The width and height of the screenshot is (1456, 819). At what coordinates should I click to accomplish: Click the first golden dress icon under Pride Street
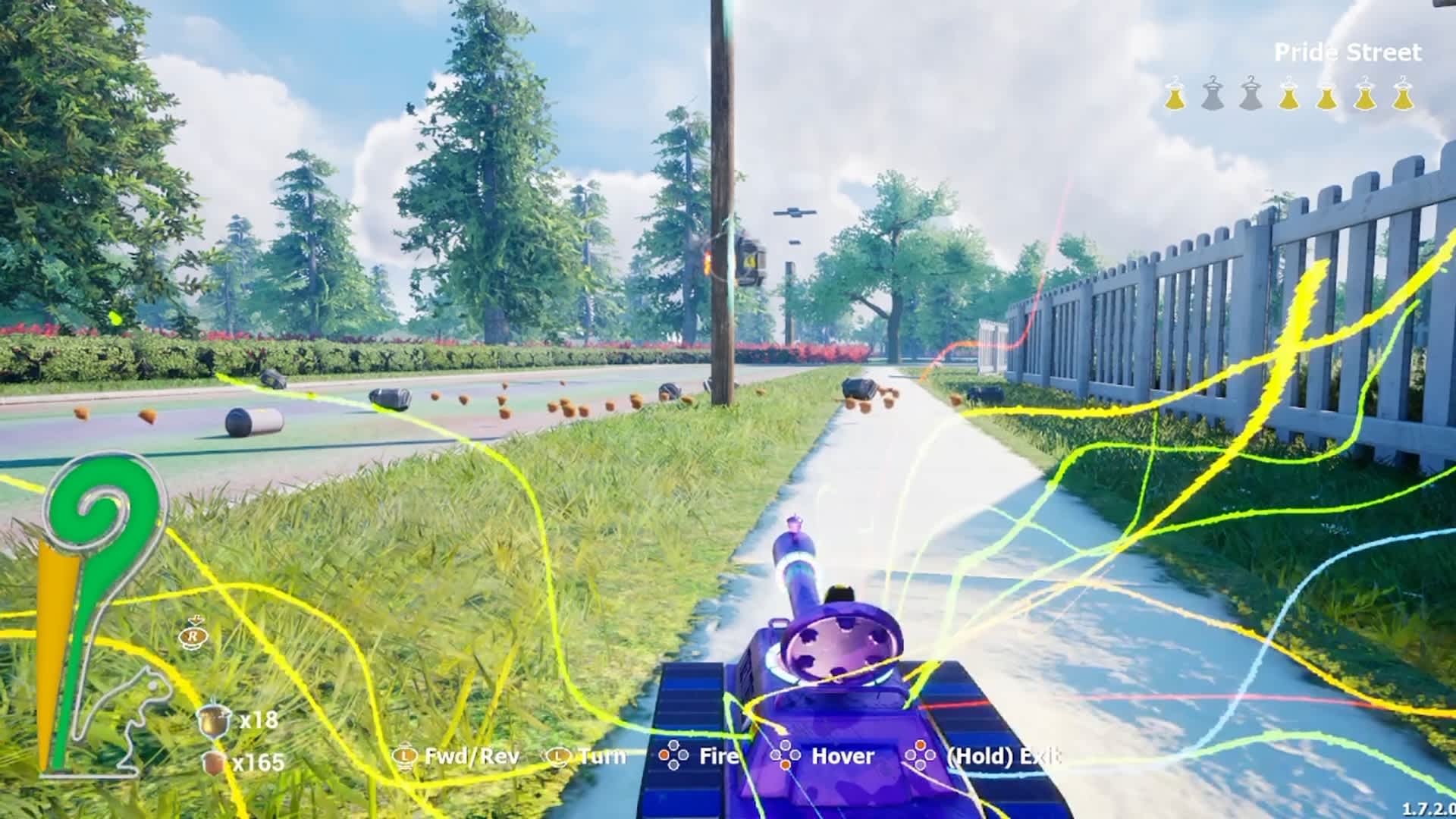coord(1175,94)
